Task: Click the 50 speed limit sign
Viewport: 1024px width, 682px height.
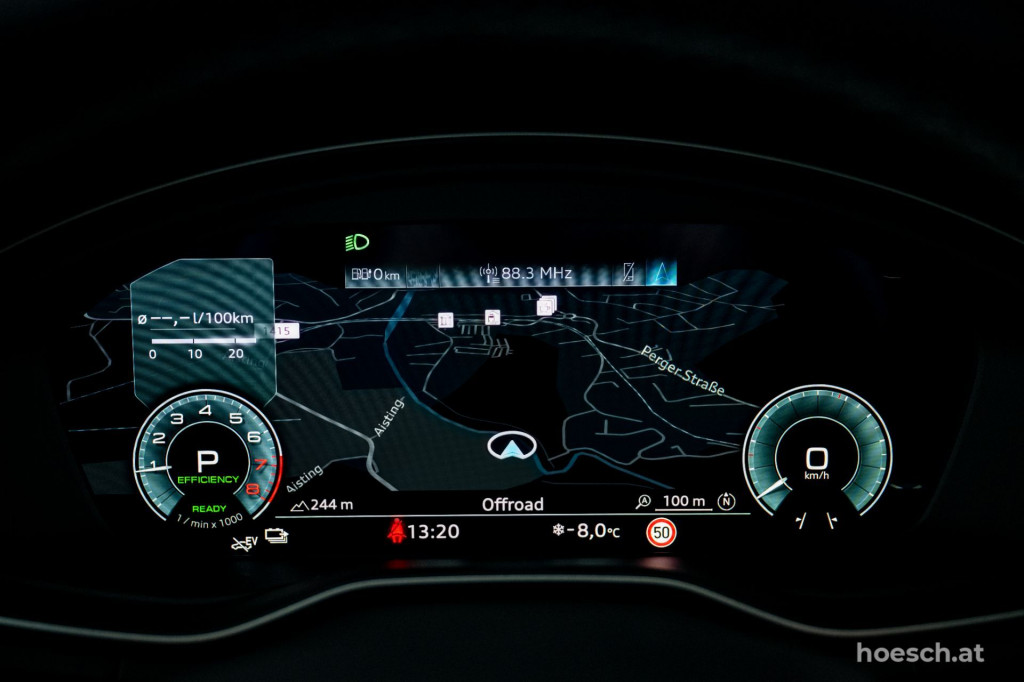Action: [x=661, y=532]
